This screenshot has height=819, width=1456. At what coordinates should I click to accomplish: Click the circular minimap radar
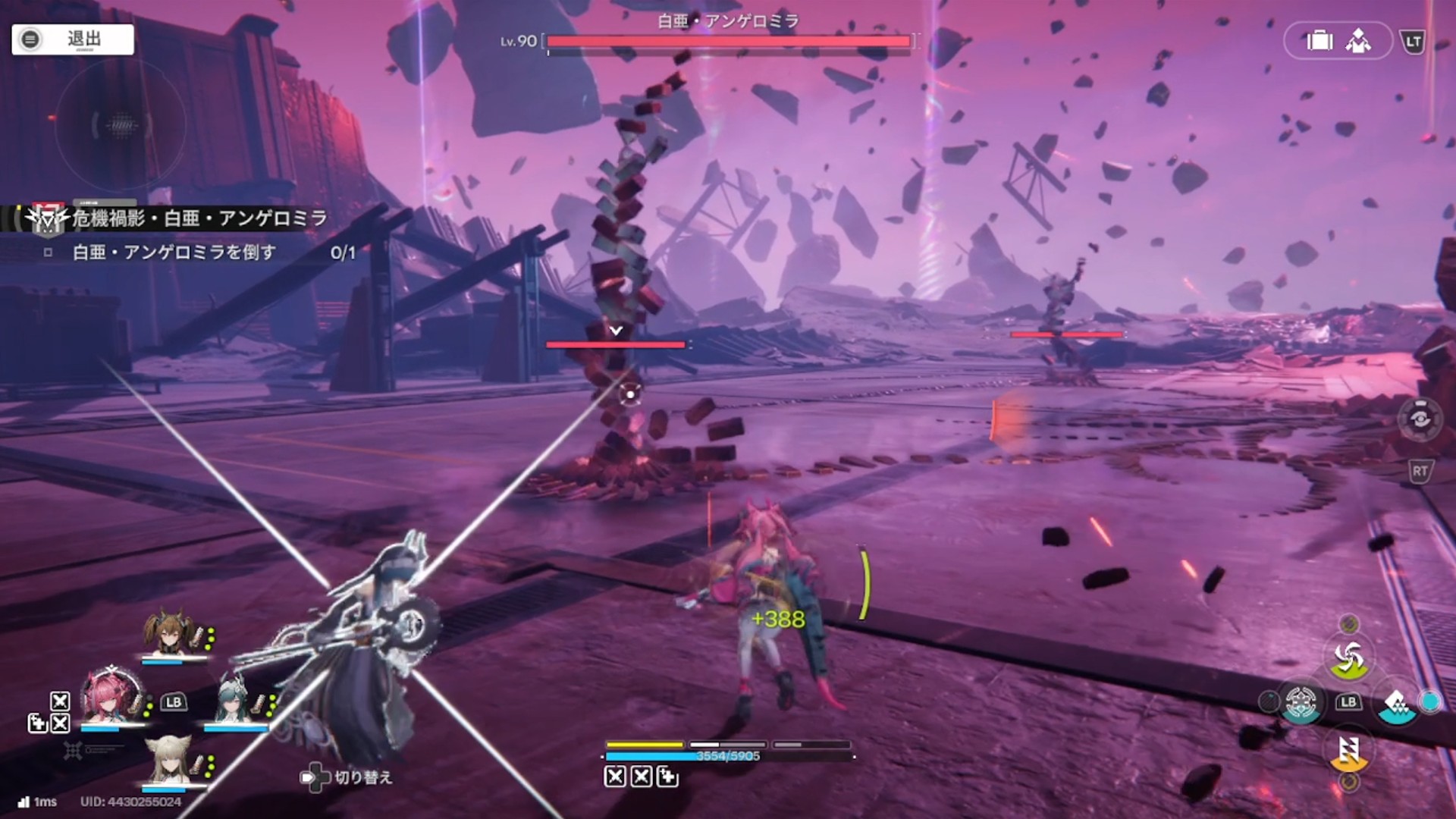click(121, 125)
